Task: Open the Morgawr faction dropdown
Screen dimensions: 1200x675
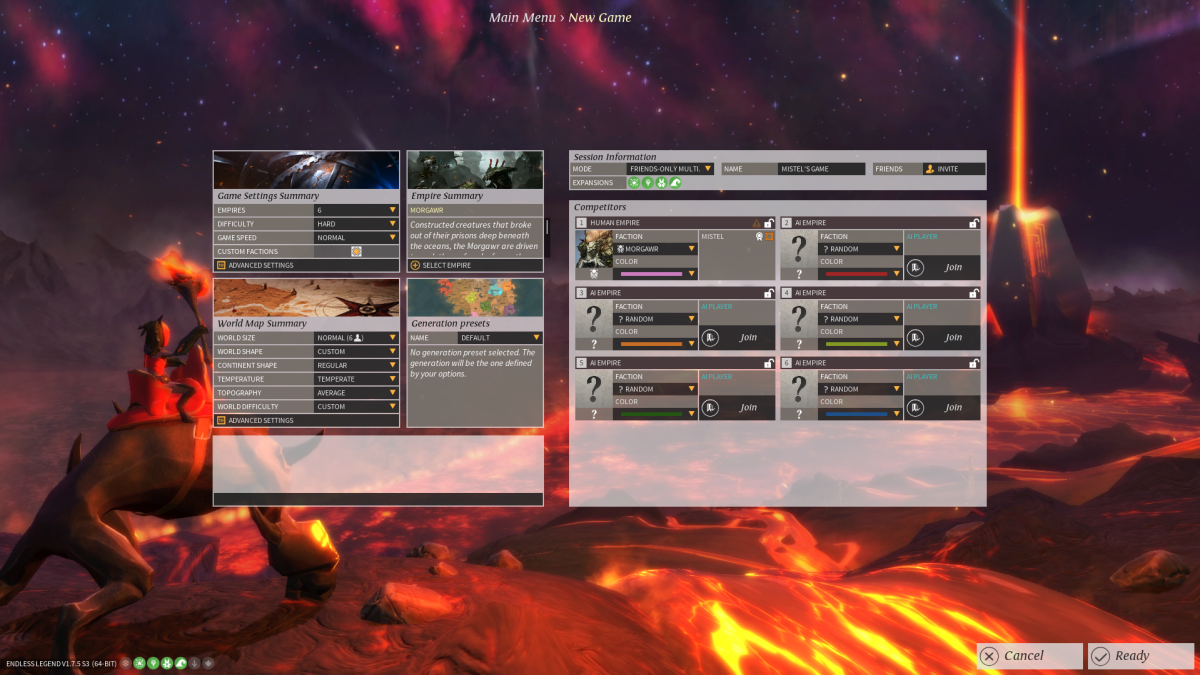Action: click(656, 248)
